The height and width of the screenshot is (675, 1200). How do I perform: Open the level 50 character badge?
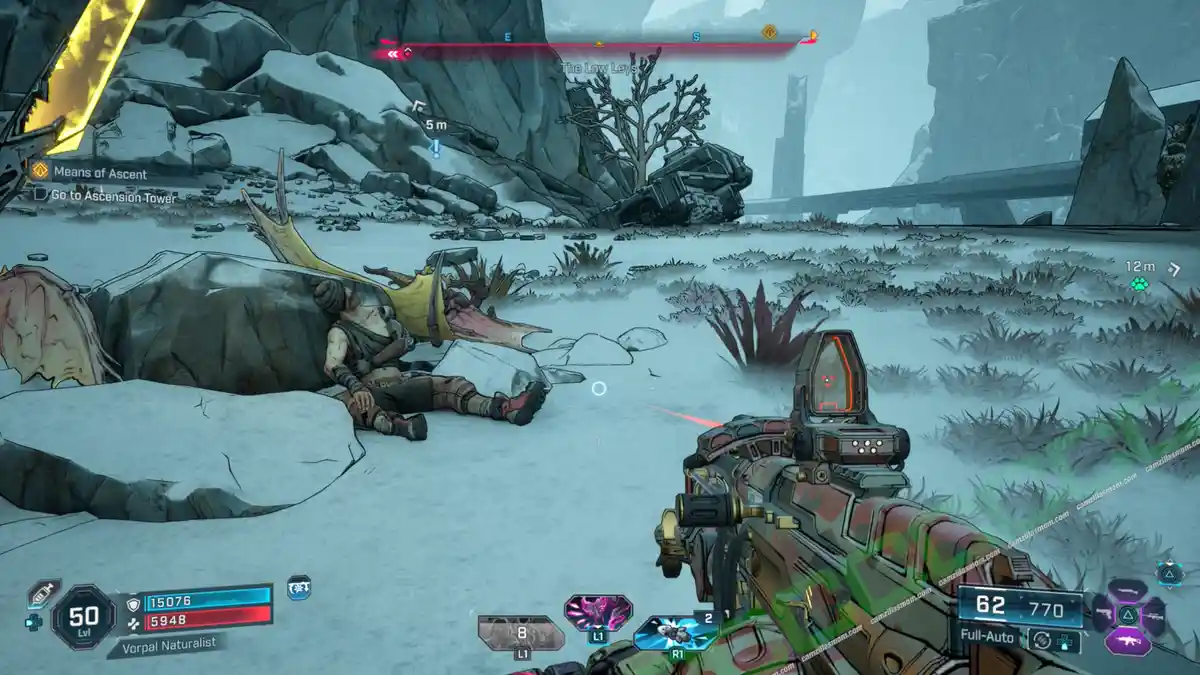click(x=83, y=617)
